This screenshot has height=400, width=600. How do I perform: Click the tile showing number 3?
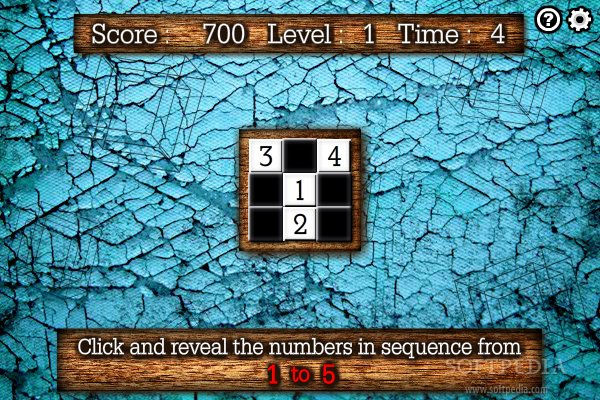point(265,157)
